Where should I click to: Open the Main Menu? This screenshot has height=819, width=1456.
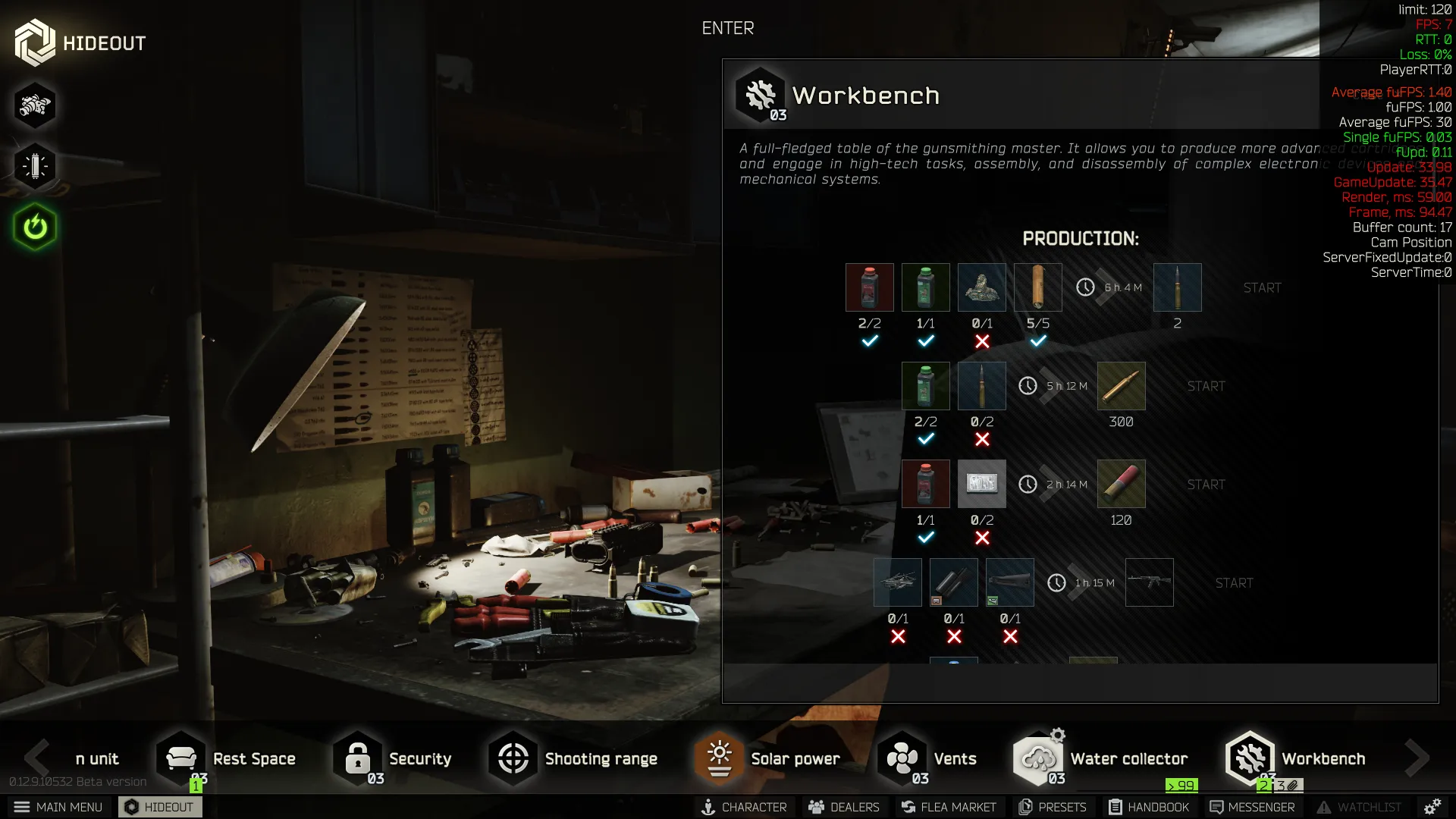point(58,807)
